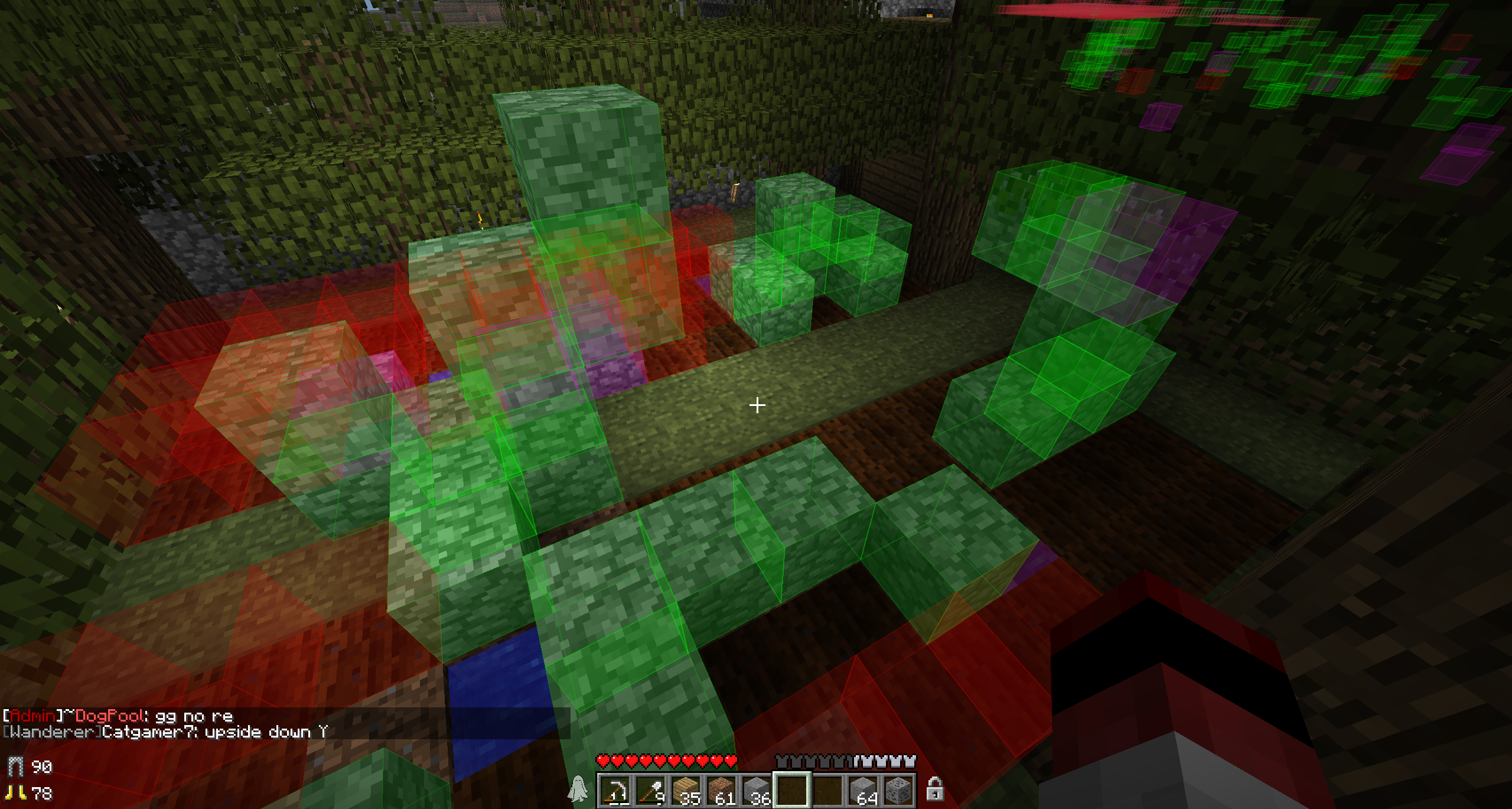Toggle the padlock icon beside the hotbar
This screenshot has height=809, width=1512.
click(x=934, y=789)
